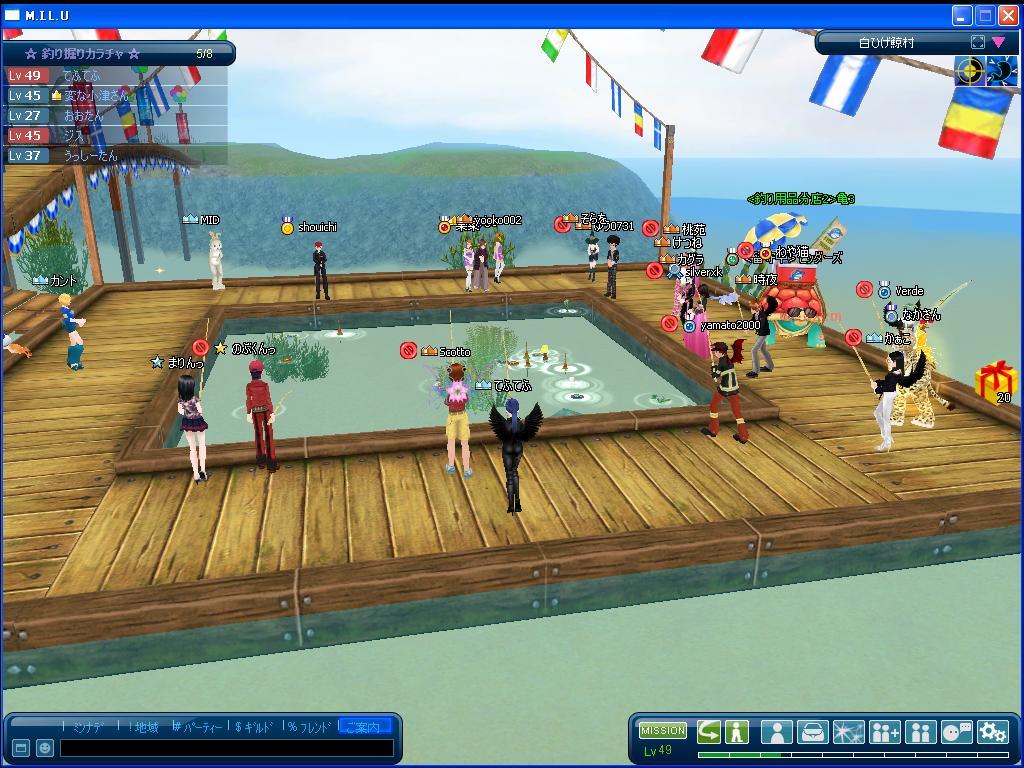1024x768 pixels.
Task: Open the add-friend icon with plus sign
Action: (885, 731)
